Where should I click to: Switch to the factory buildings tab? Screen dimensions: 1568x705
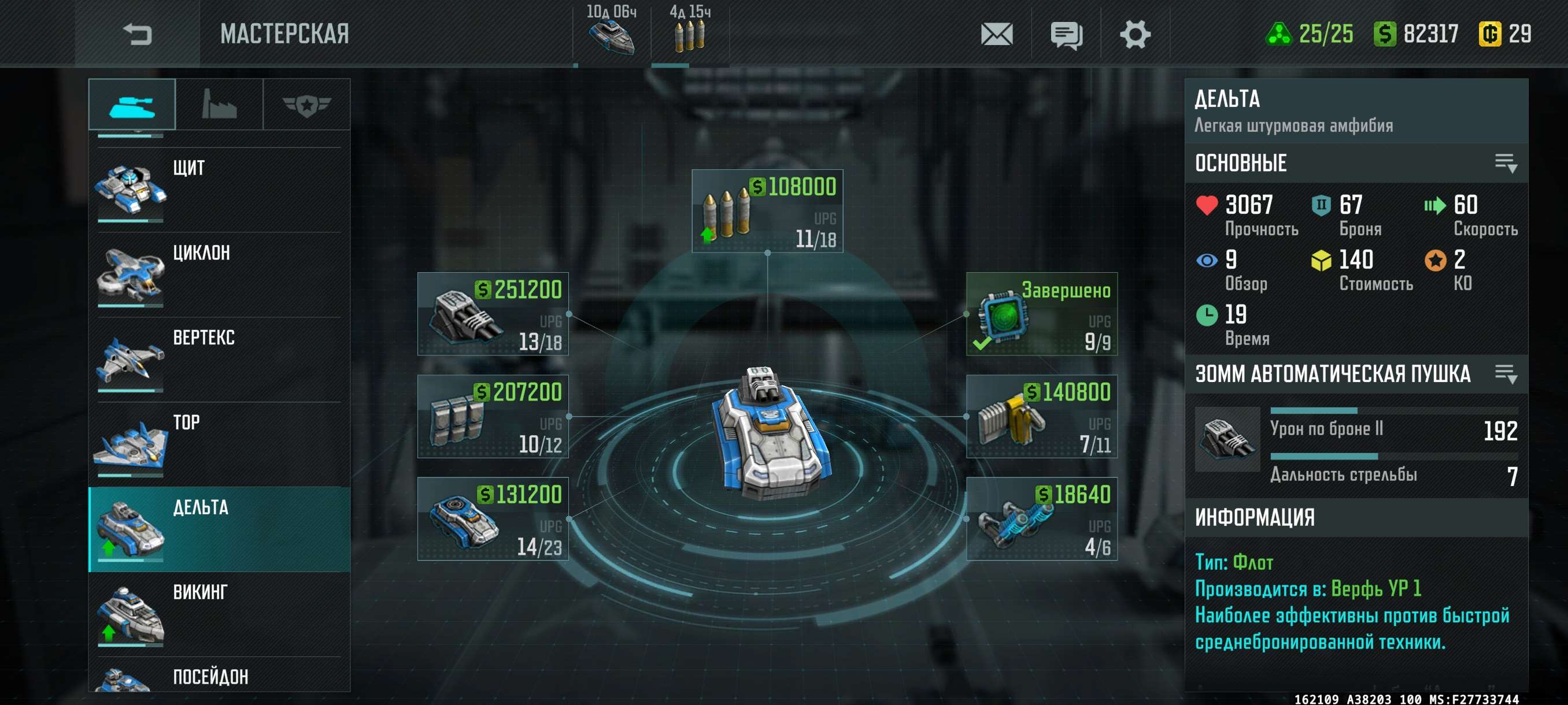219,105
